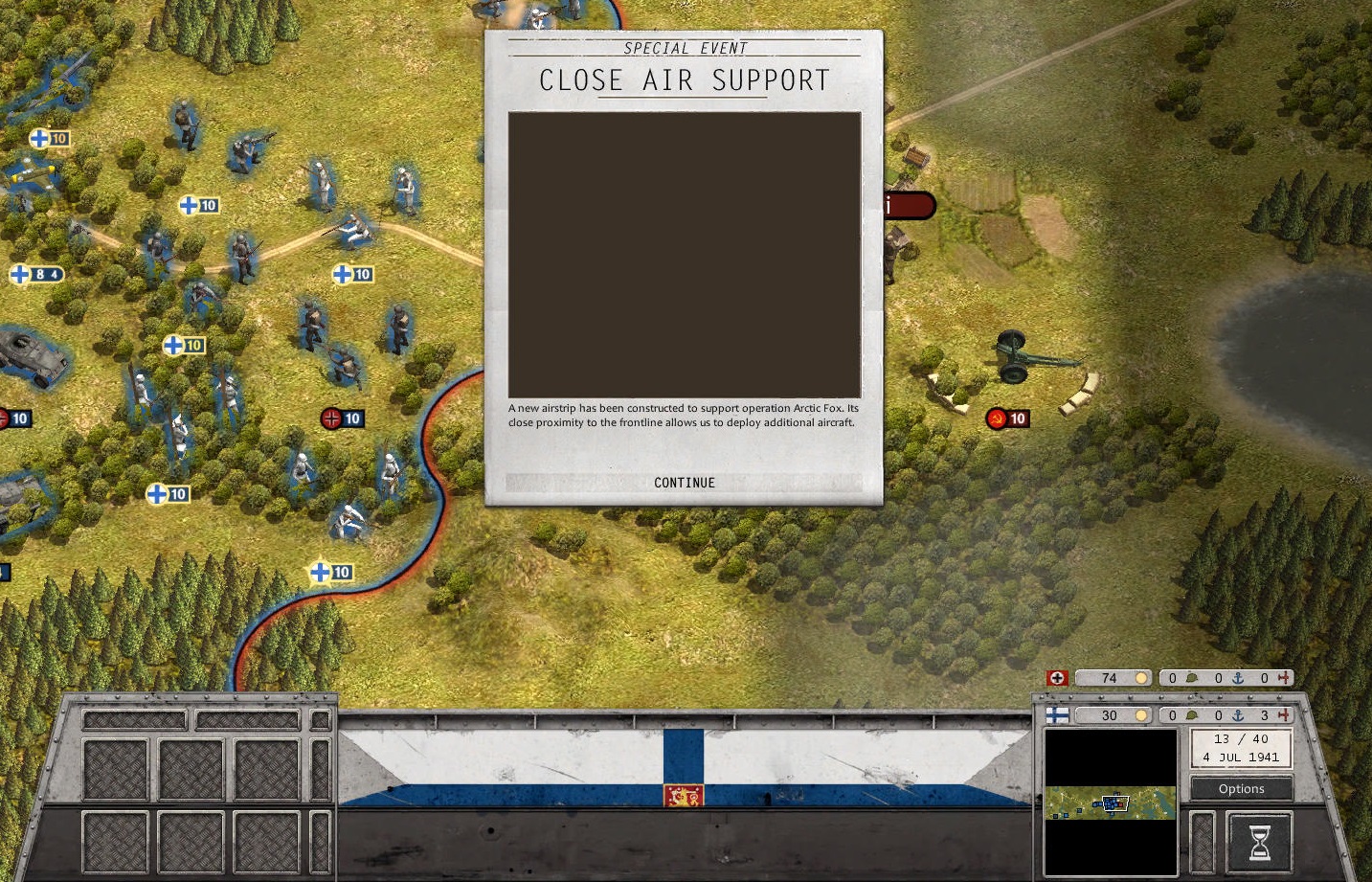
Task: Click the Finnish airplane resource icon showing 3
Action: [1283, 715]
